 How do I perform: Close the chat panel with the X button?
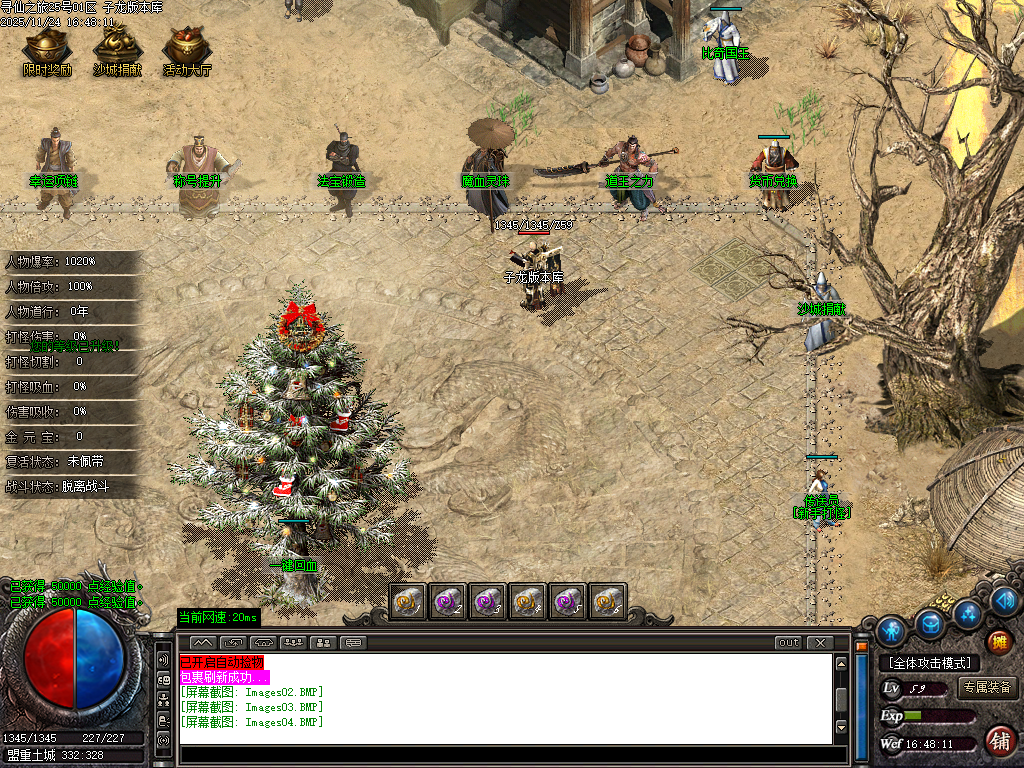click(820, 642)
